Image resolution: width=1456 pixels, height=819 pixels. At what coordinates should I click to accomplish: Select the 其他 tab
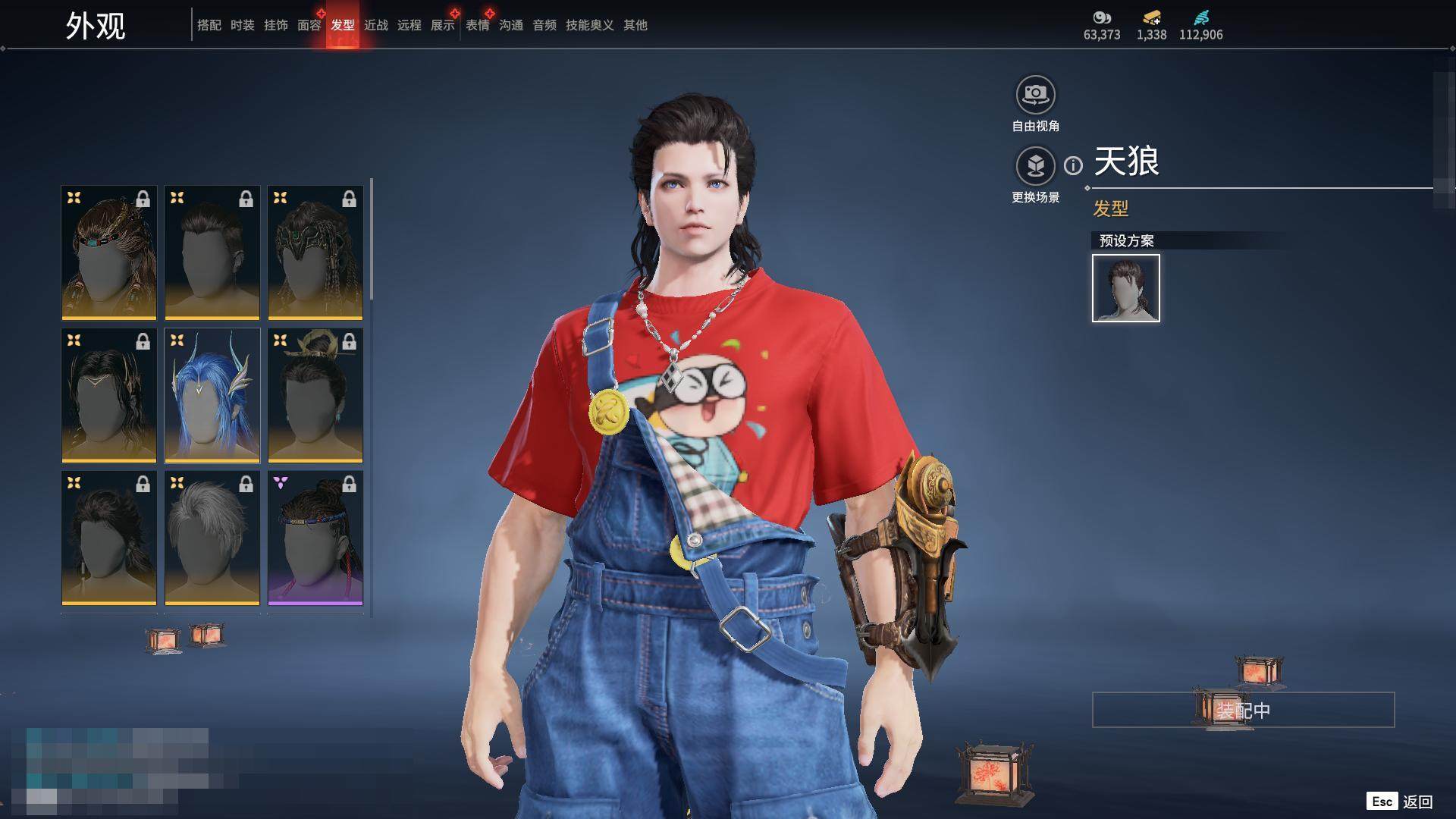(x=635, y=25)
